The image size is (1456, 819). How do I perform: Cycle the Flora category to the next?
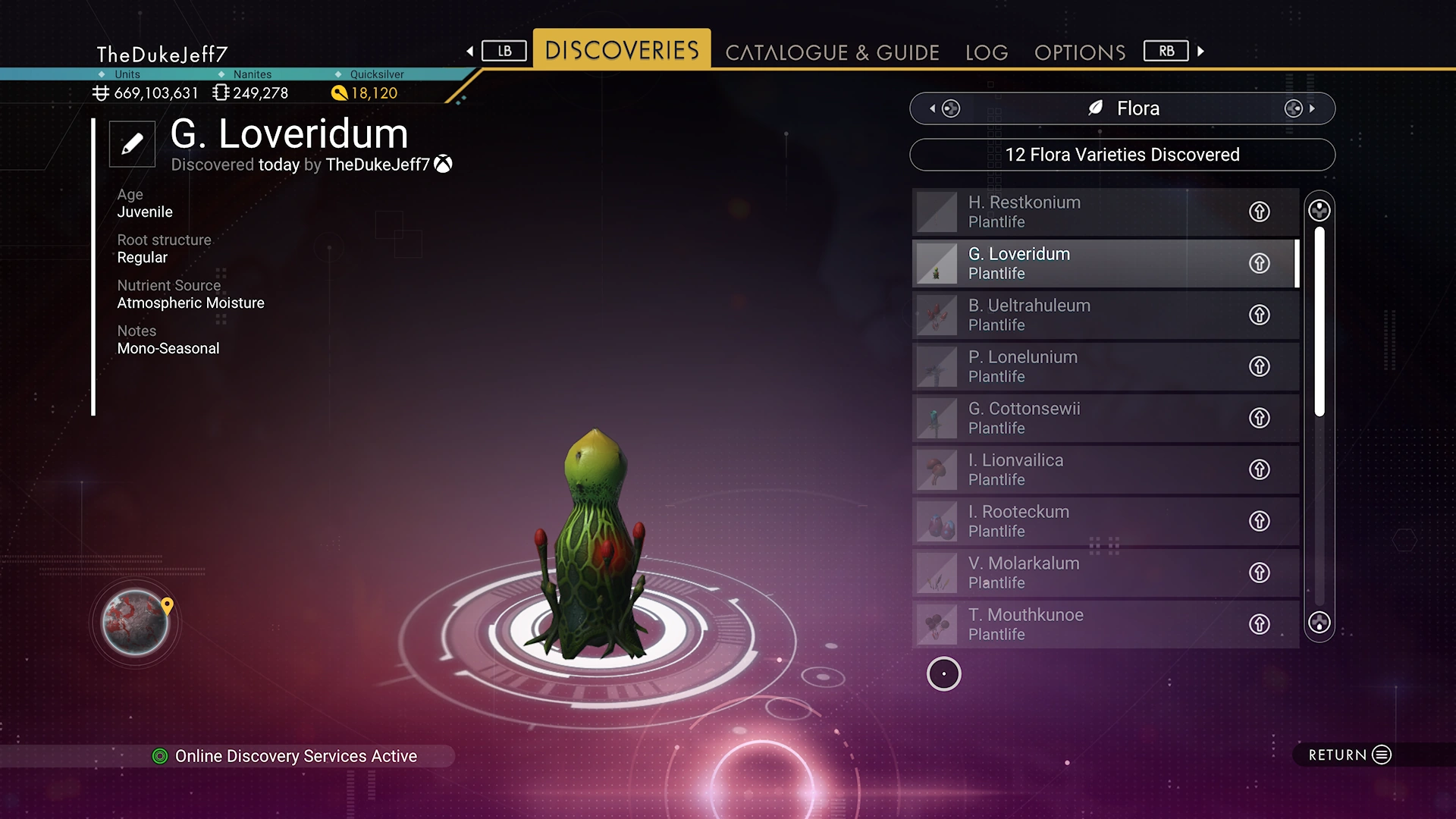1300,108
